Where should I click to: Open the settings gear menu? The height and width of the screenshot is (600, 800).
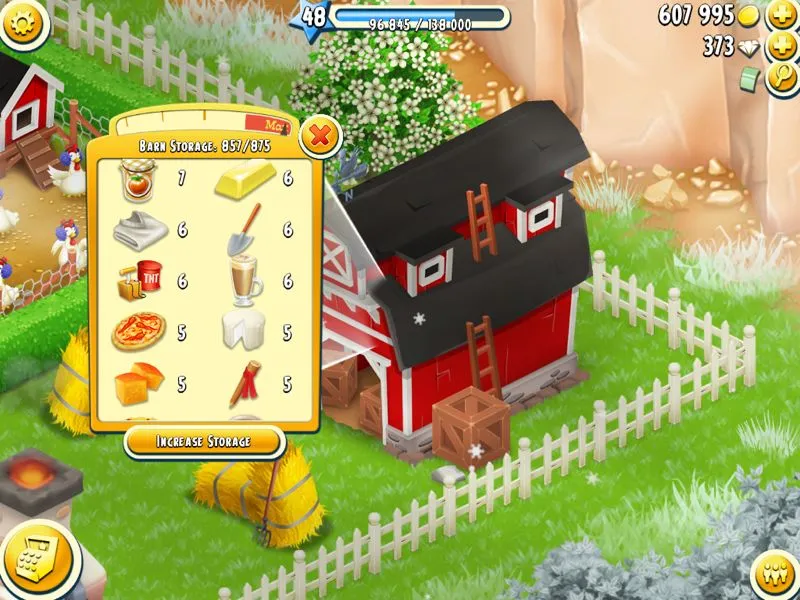(22, 20)
